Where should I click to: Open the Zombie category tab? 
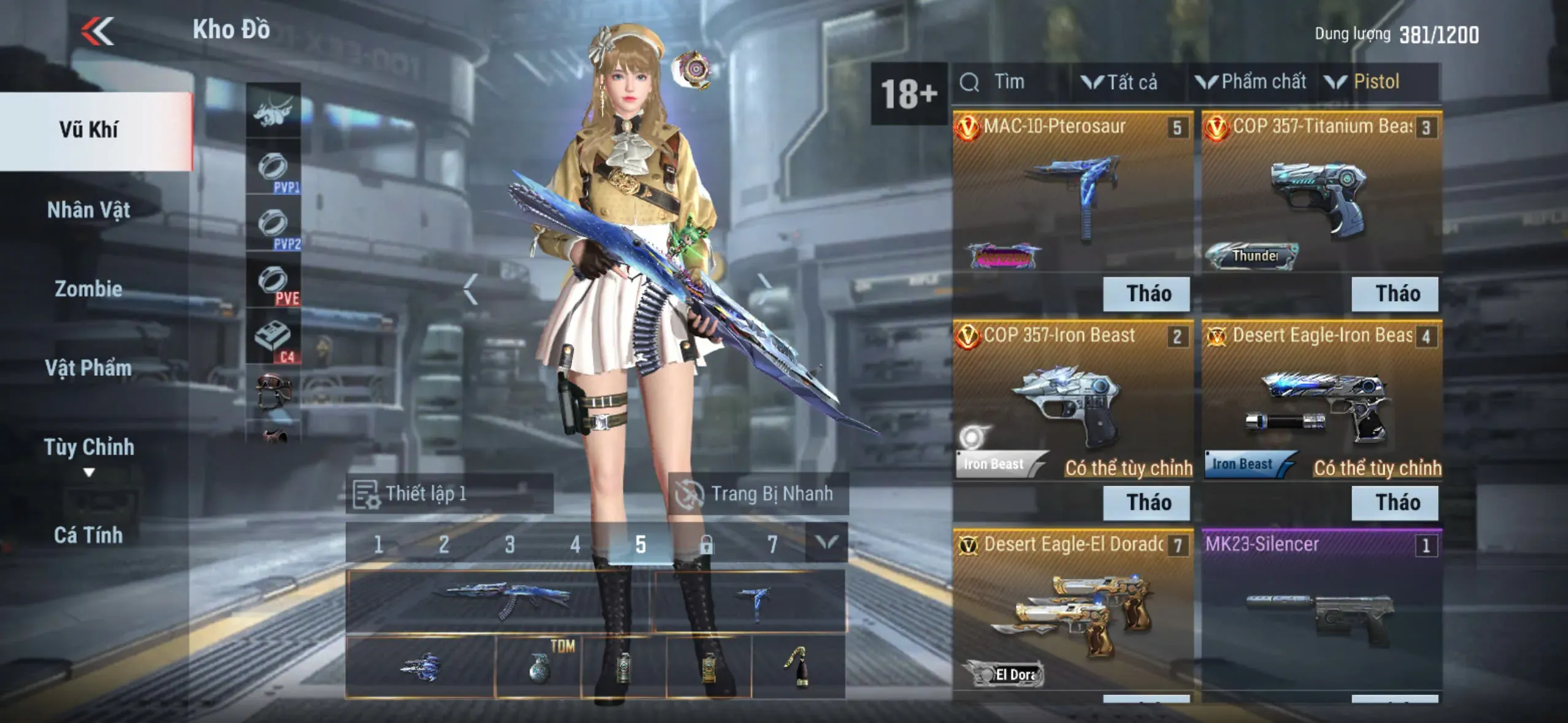point(89,289)
